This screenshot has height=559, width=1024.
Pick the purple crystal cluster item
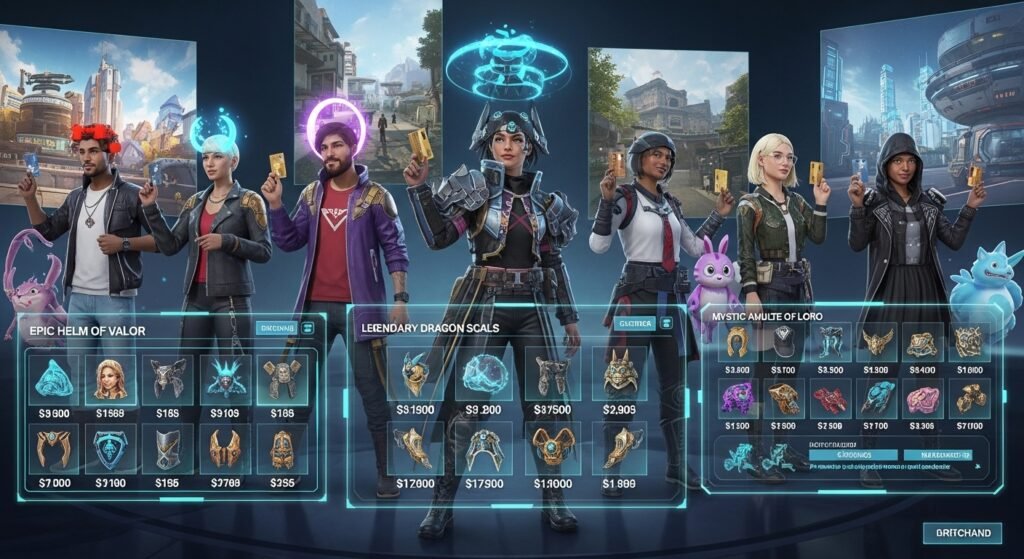(x=737, y=398)
